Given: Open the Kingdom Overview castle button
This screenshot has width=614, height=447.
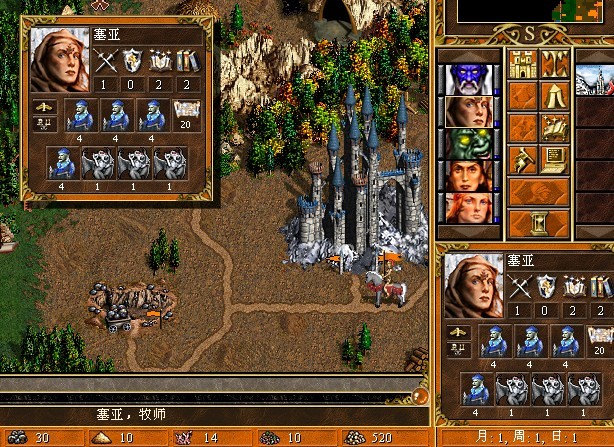Looking at the screenshot, I should click(x=523, y=63).
